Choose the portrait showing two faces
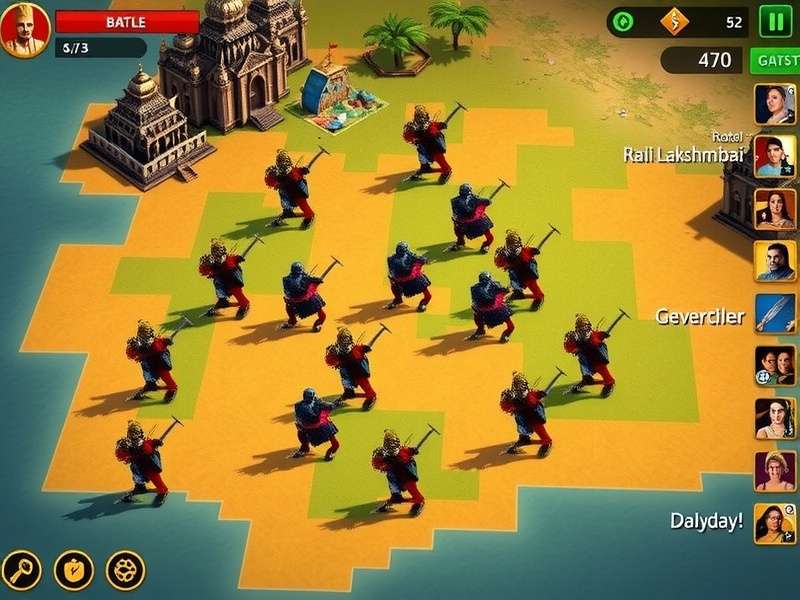Screen dimensions: 800x600 [x=775, y=366]
